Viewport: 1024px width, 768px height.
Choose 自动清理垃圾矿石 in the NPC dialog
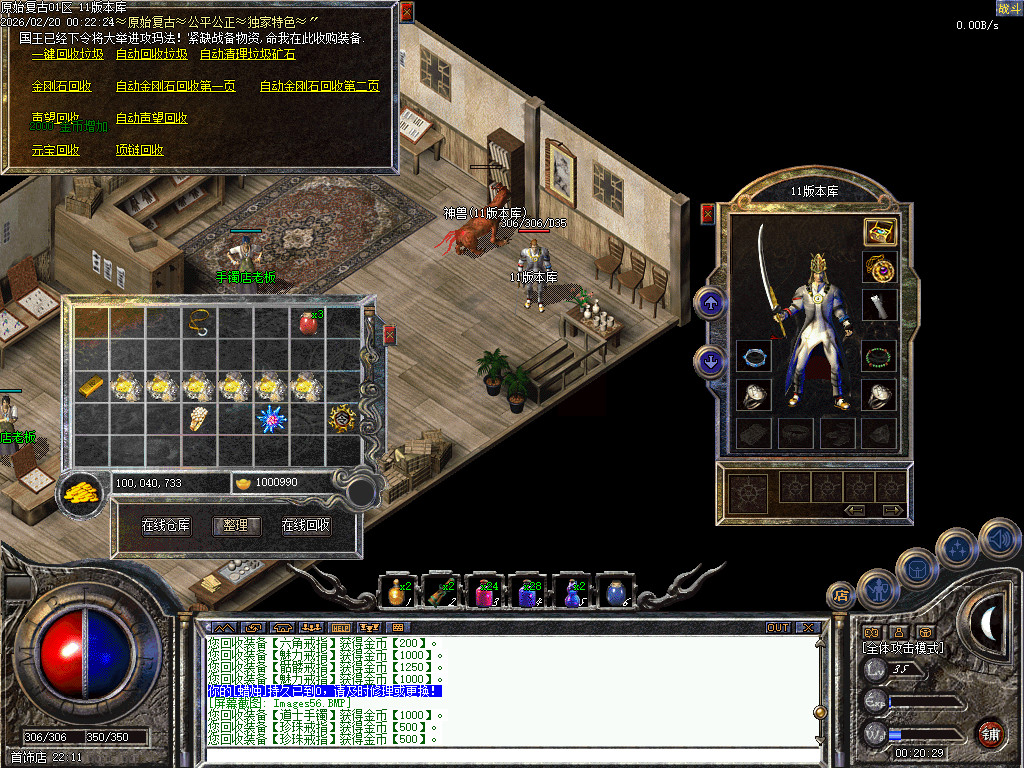click(247, 55)
